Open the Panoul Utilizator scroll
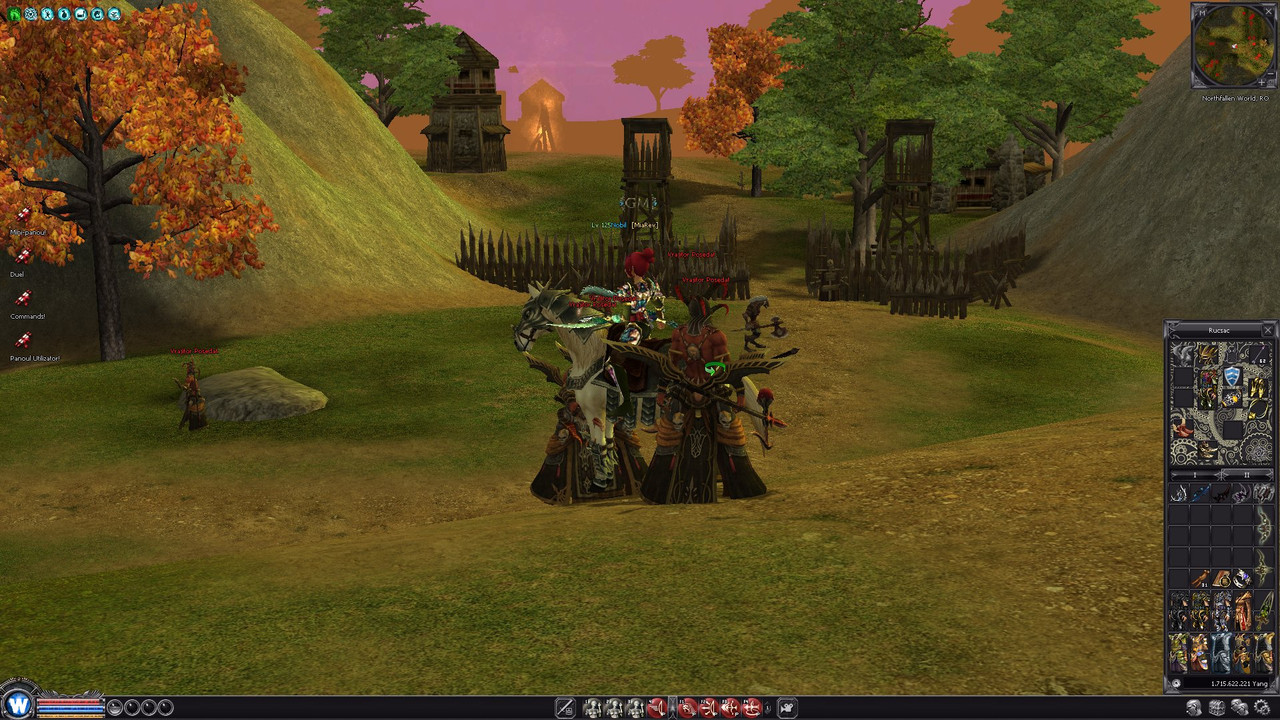This screenshot has height=720, width=1280. [23, 341]
